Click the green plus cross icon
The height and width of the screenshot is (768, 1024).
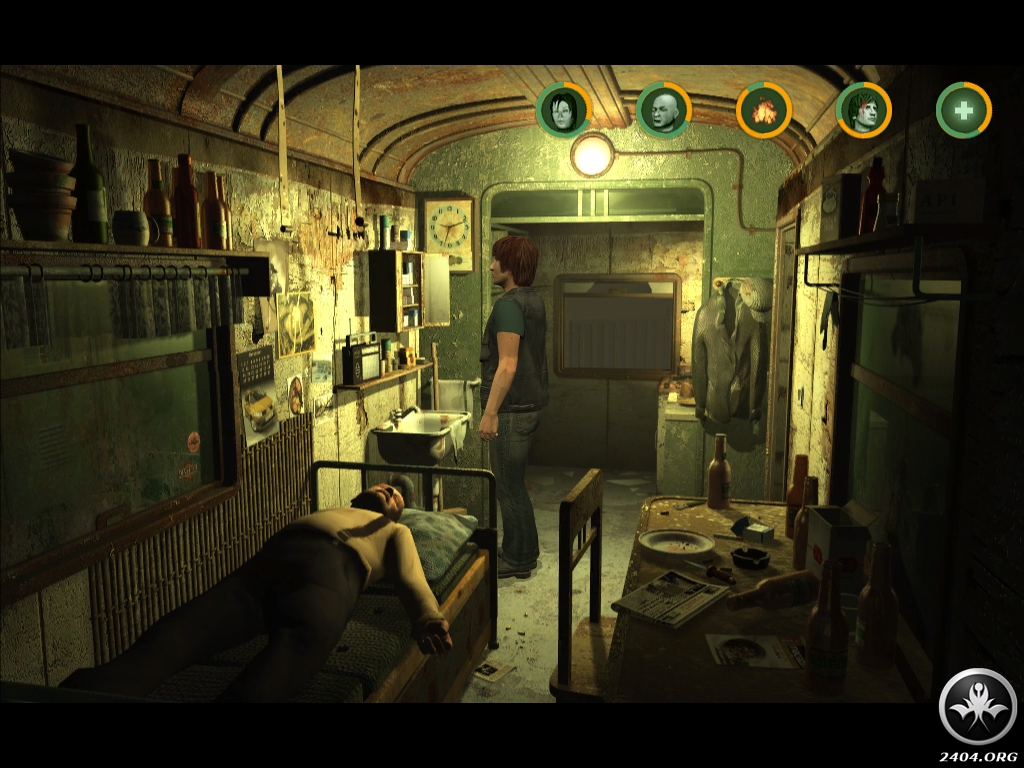pyautogui.click(x=964, y=110)
